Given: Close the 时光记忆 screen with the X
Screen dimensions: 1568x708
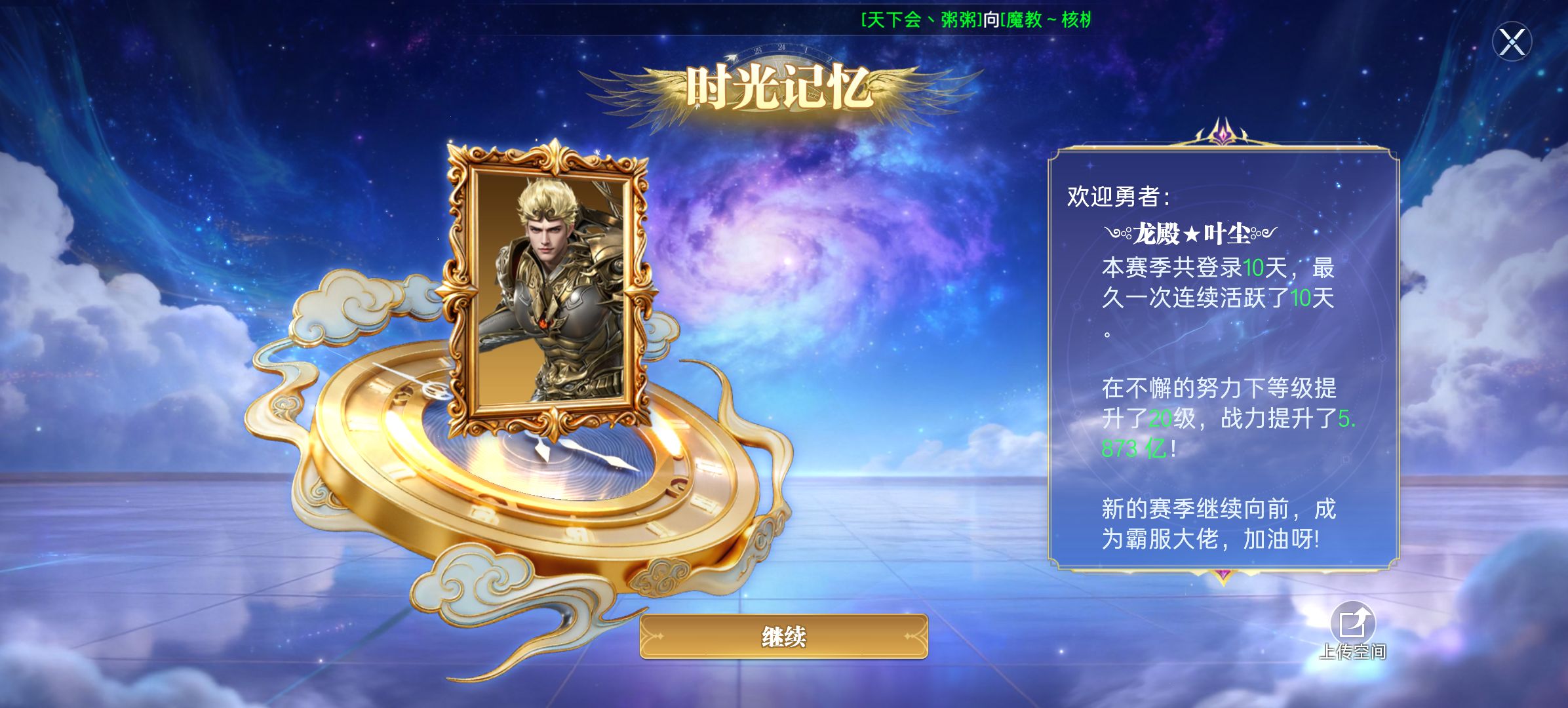Looking at the screenshot, I should (x=1512, y=43).
